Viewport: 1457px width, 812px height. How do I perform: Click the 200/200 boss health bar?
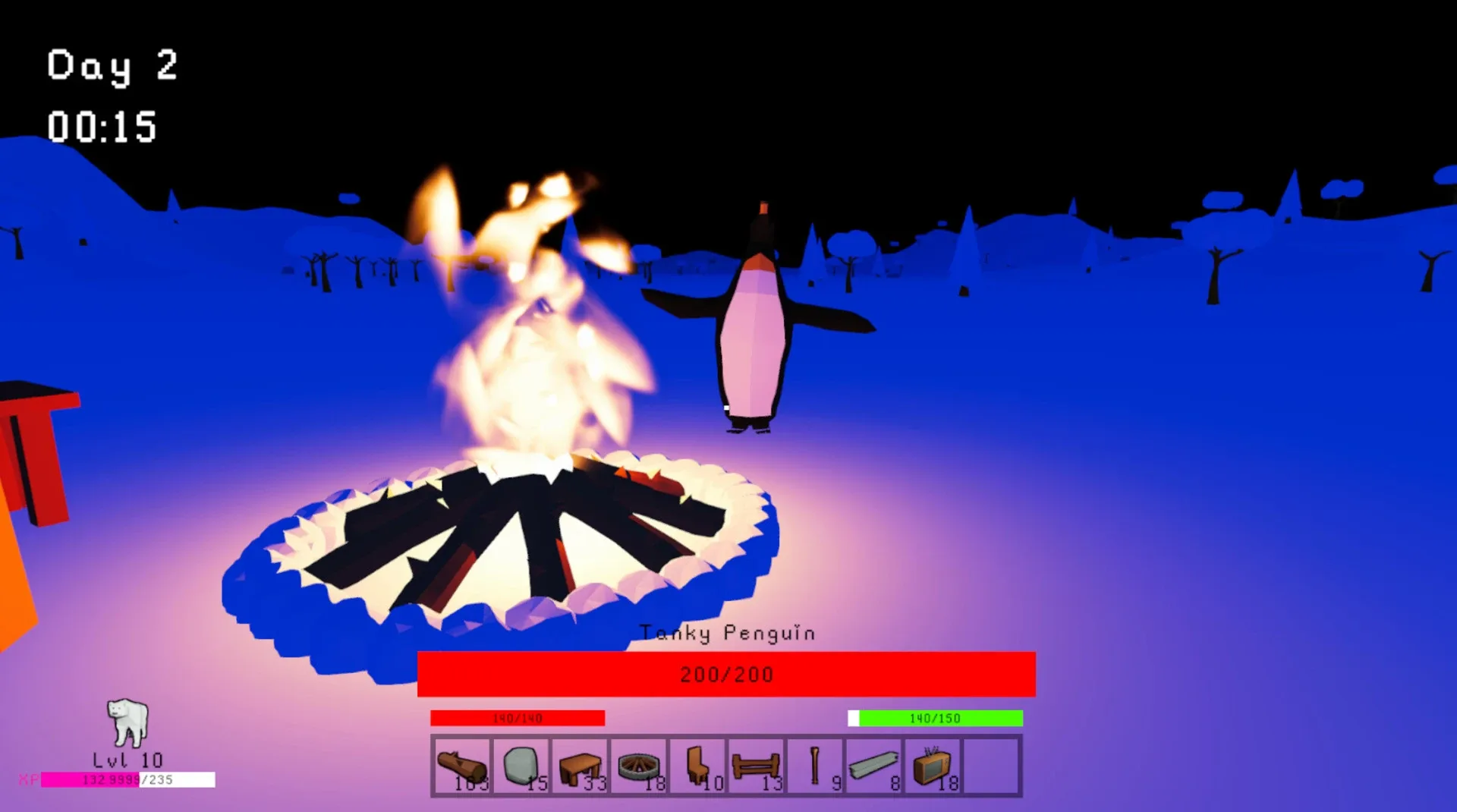pos(726,673)
